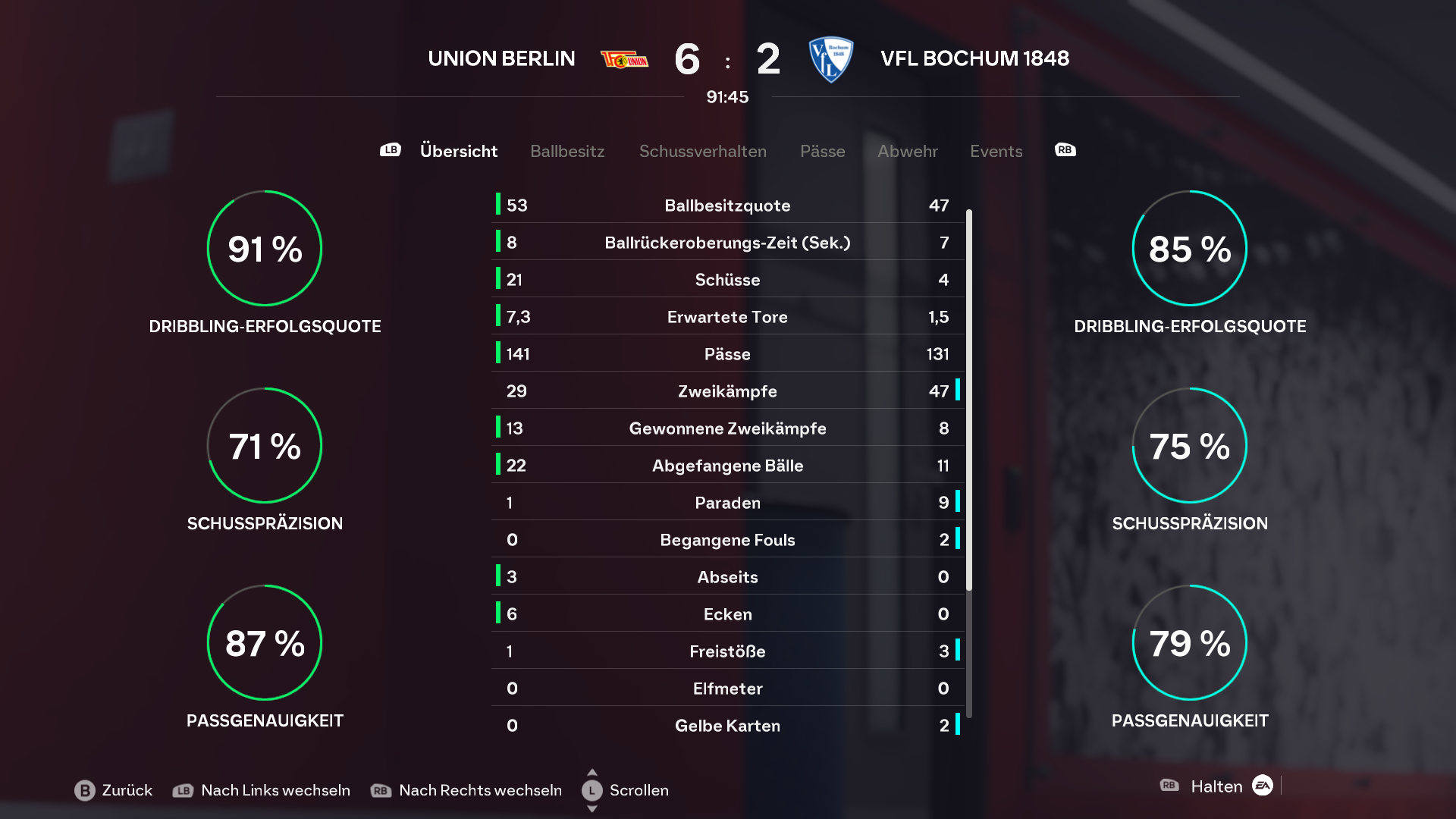
Task: Select the Pässe tab
Action: click(822, 151)
